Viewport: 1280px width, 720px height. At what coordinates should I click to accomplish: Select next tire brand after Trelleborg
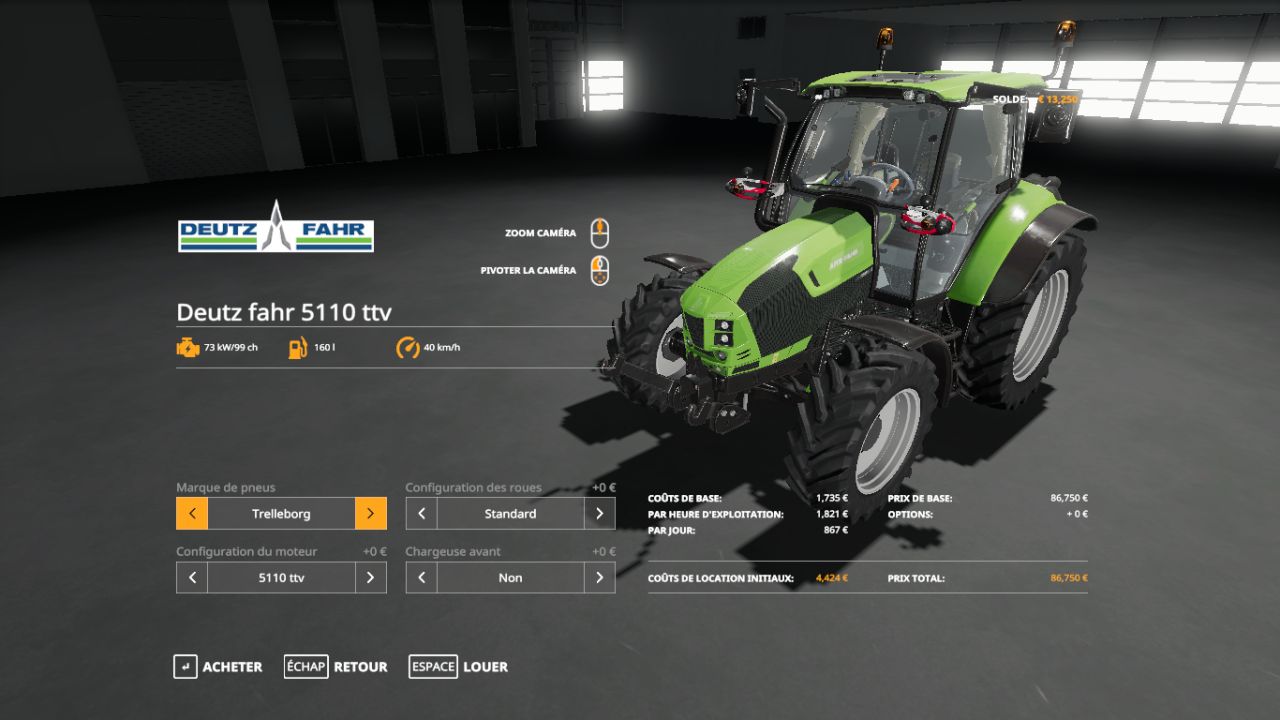click(x=370, y=514)
